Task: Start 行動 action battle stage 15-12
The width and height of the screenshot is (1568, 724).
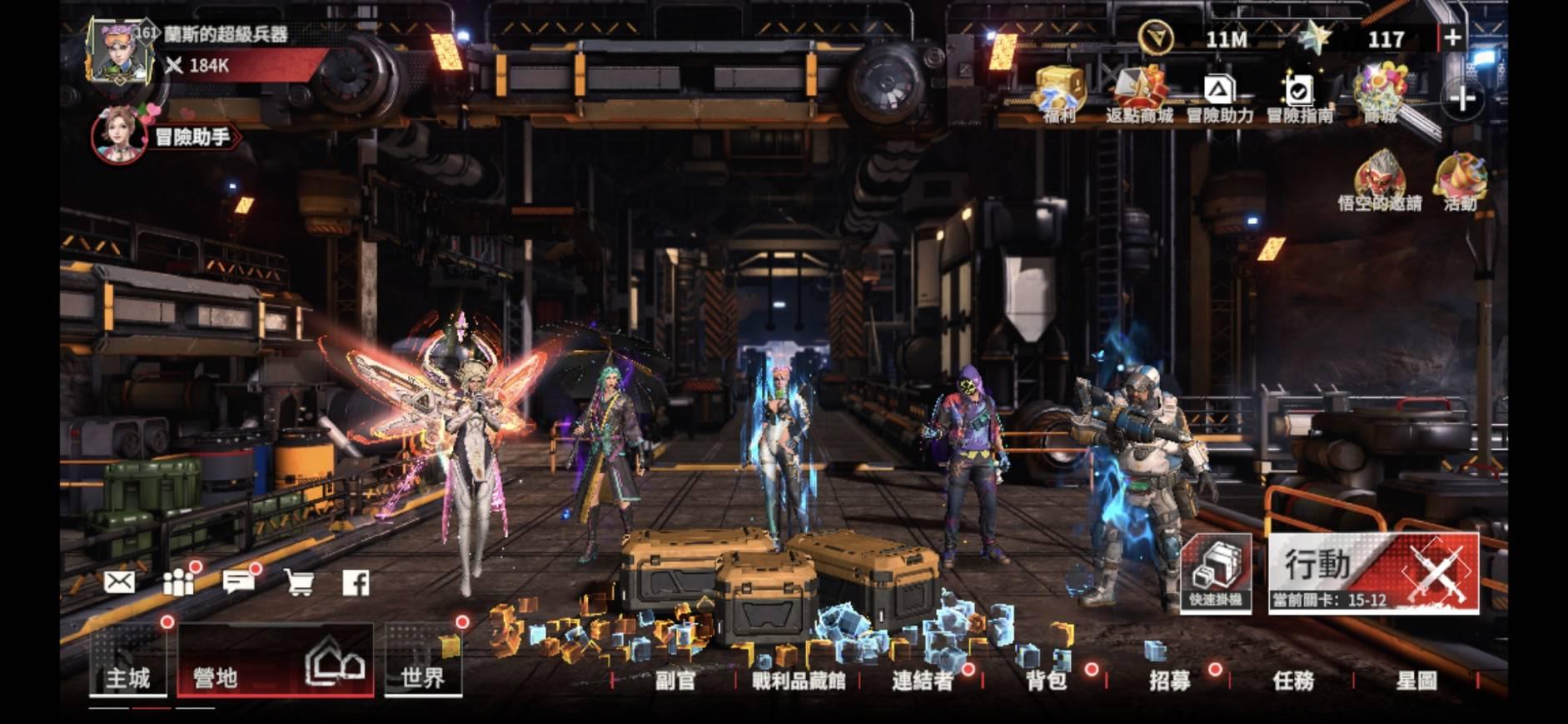Action: [1373, 573]
